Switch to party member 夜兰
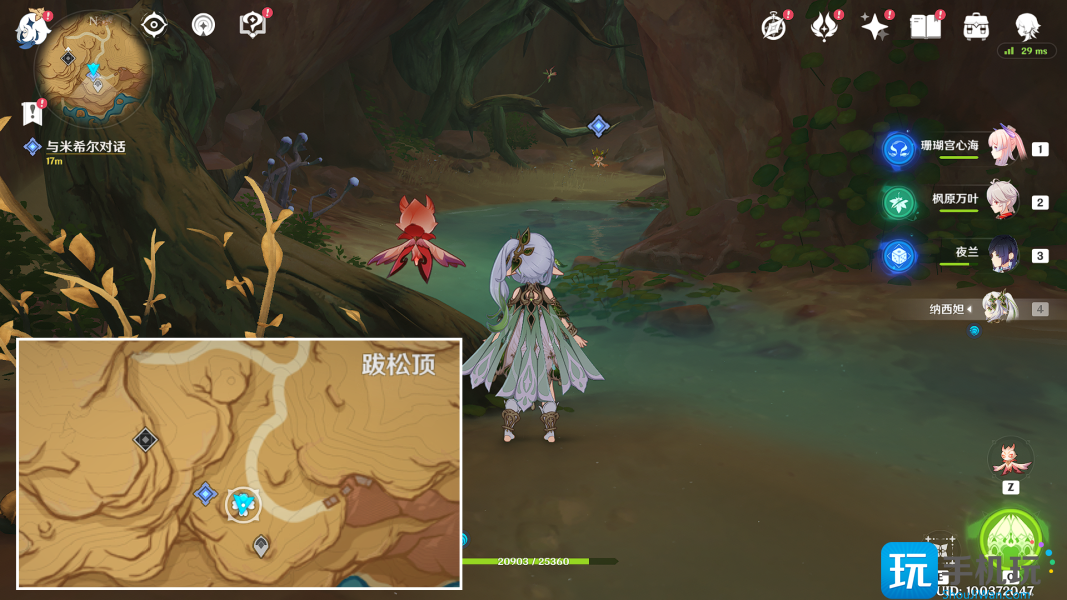 [x=1003, y=255]
